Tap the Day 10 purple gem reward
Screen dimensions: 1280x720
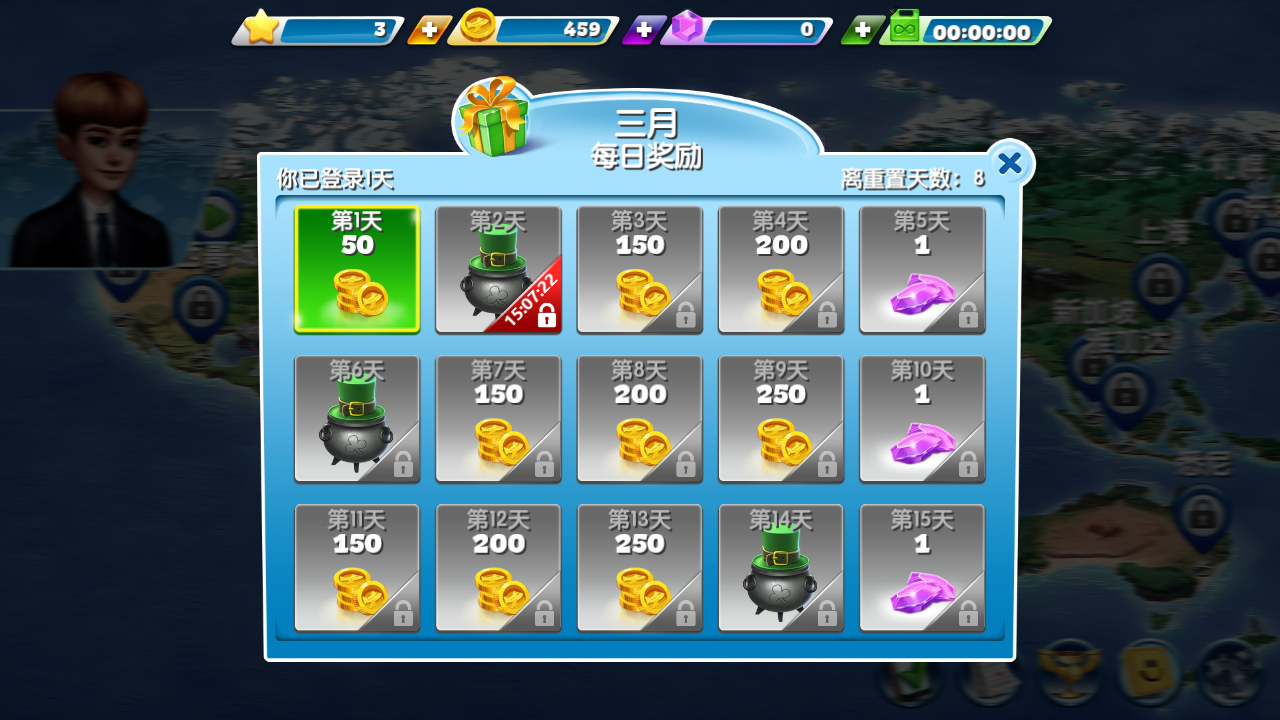[922, 418]
